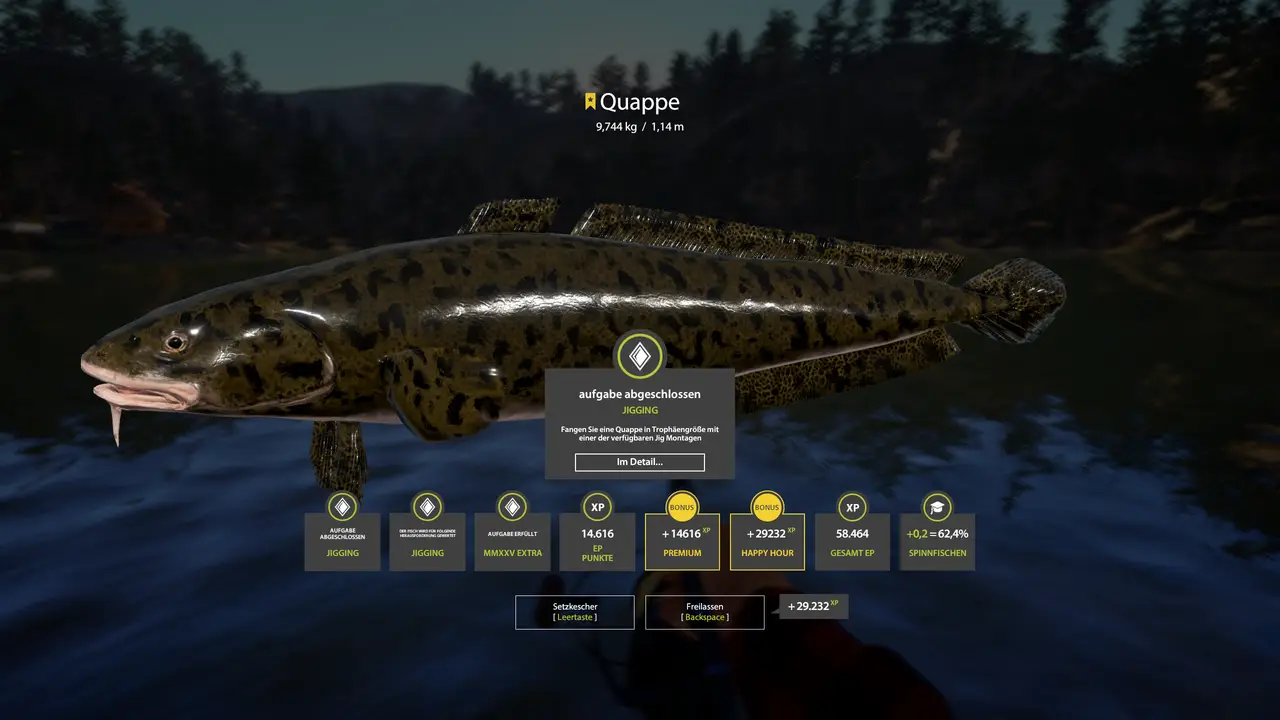Image resolution: width=1280 pixels, height=720 pixels.
Task: Open the 'Im Detail...' task details
Action: [x=639, y=462]
